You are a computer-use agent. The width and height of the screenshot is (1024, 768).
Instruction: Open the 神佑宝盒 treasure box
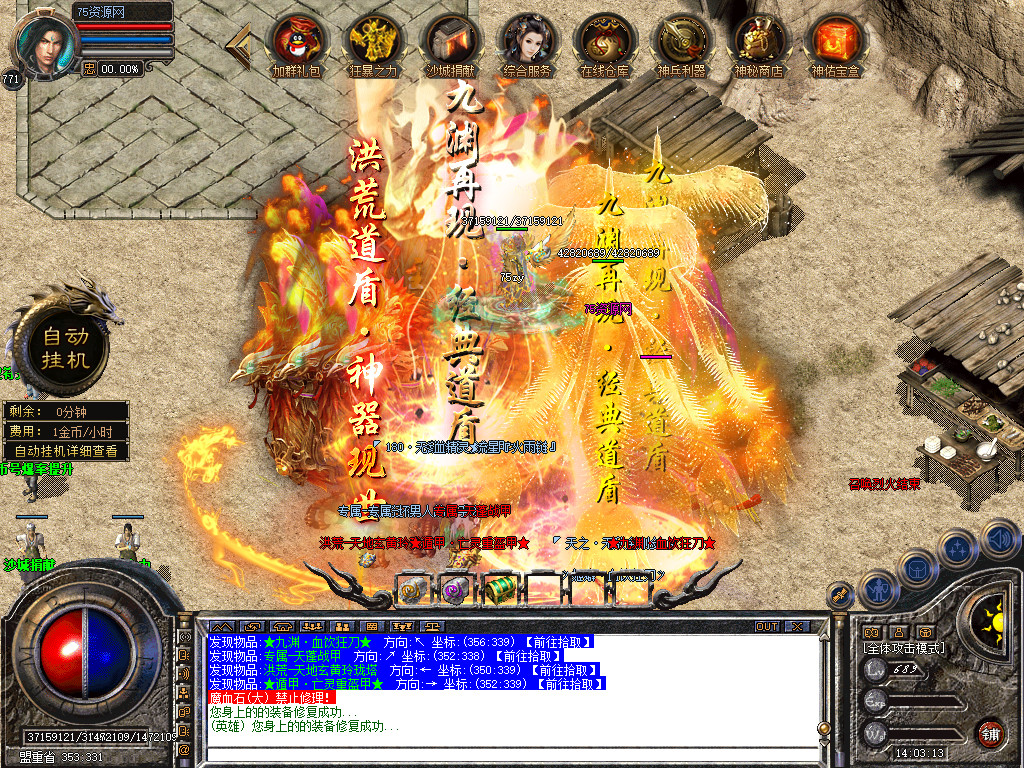click(836, 41)
